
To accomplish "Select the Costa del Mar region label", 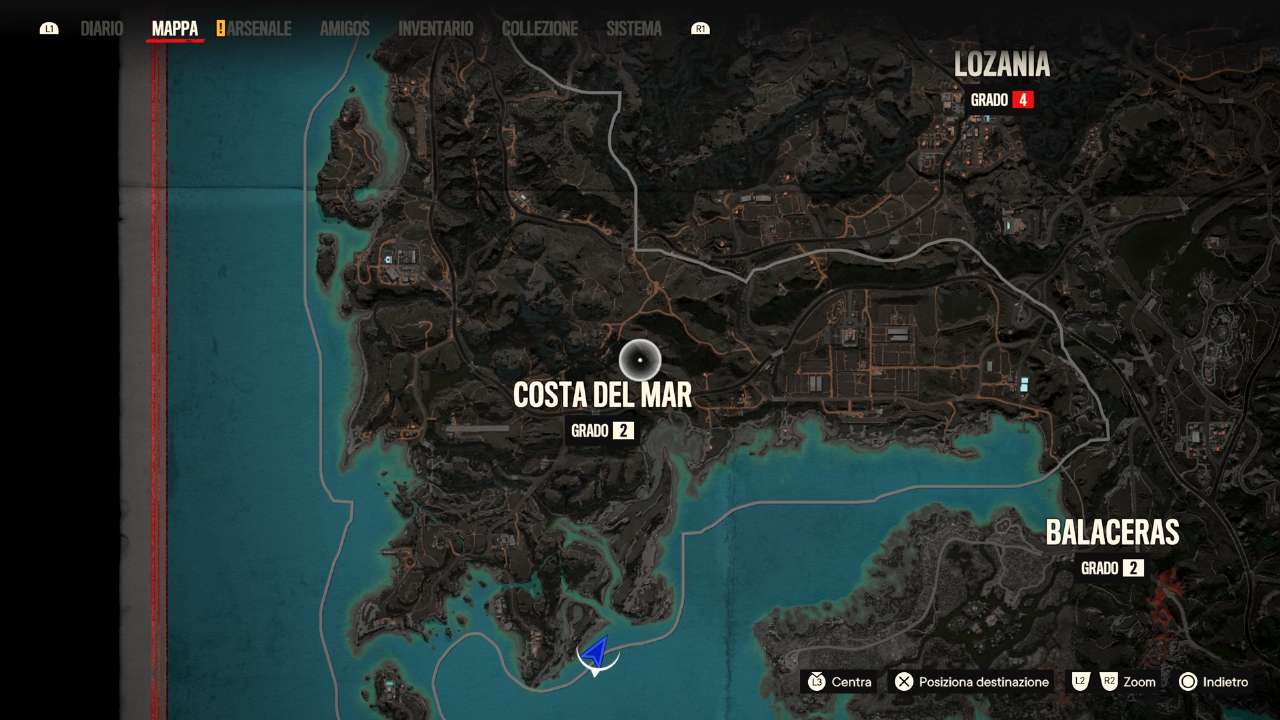I will (x=602, y=396).
